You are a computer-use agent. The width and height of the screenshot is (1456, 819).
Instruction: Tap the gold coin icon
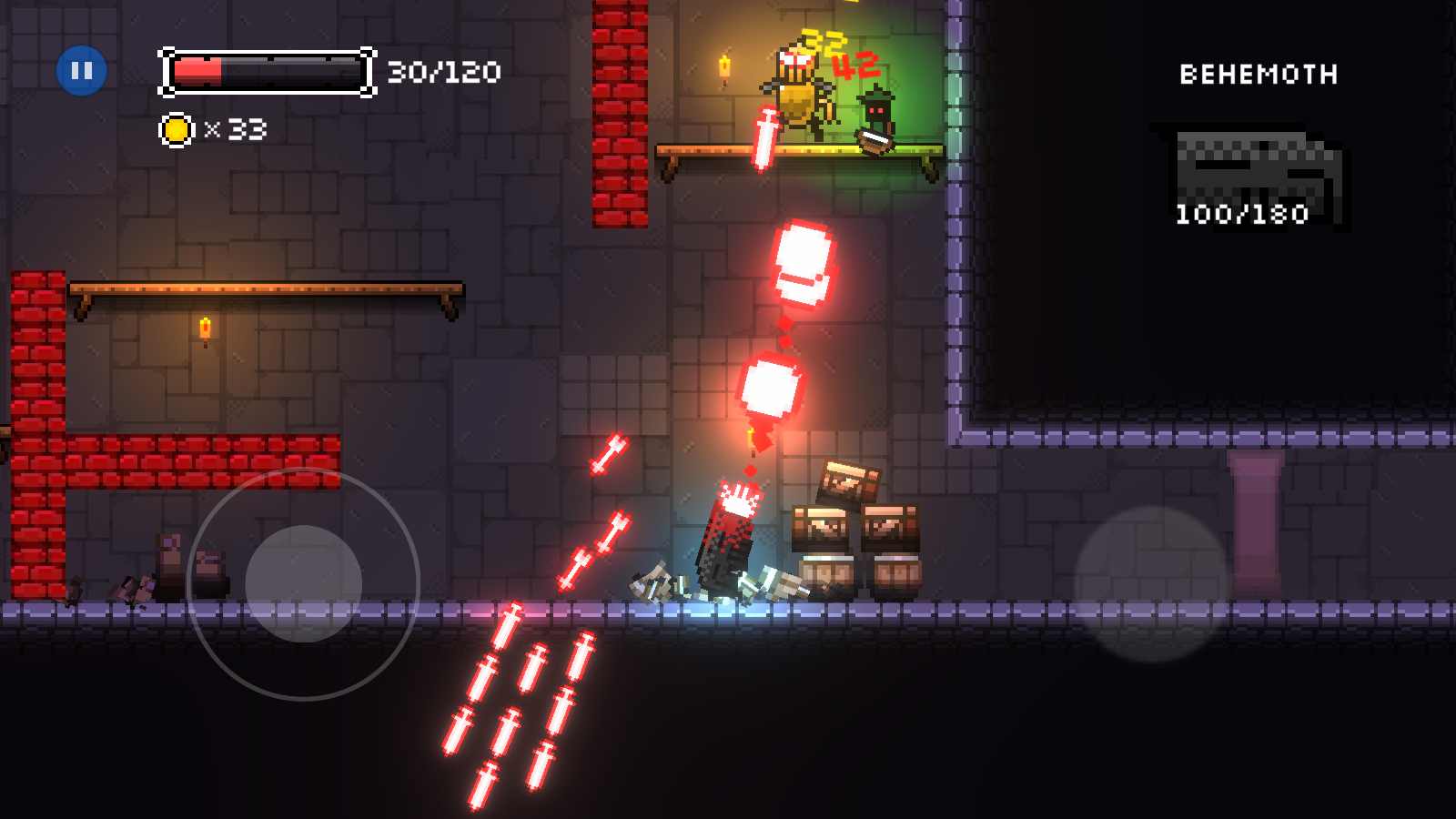pos(177,130)
